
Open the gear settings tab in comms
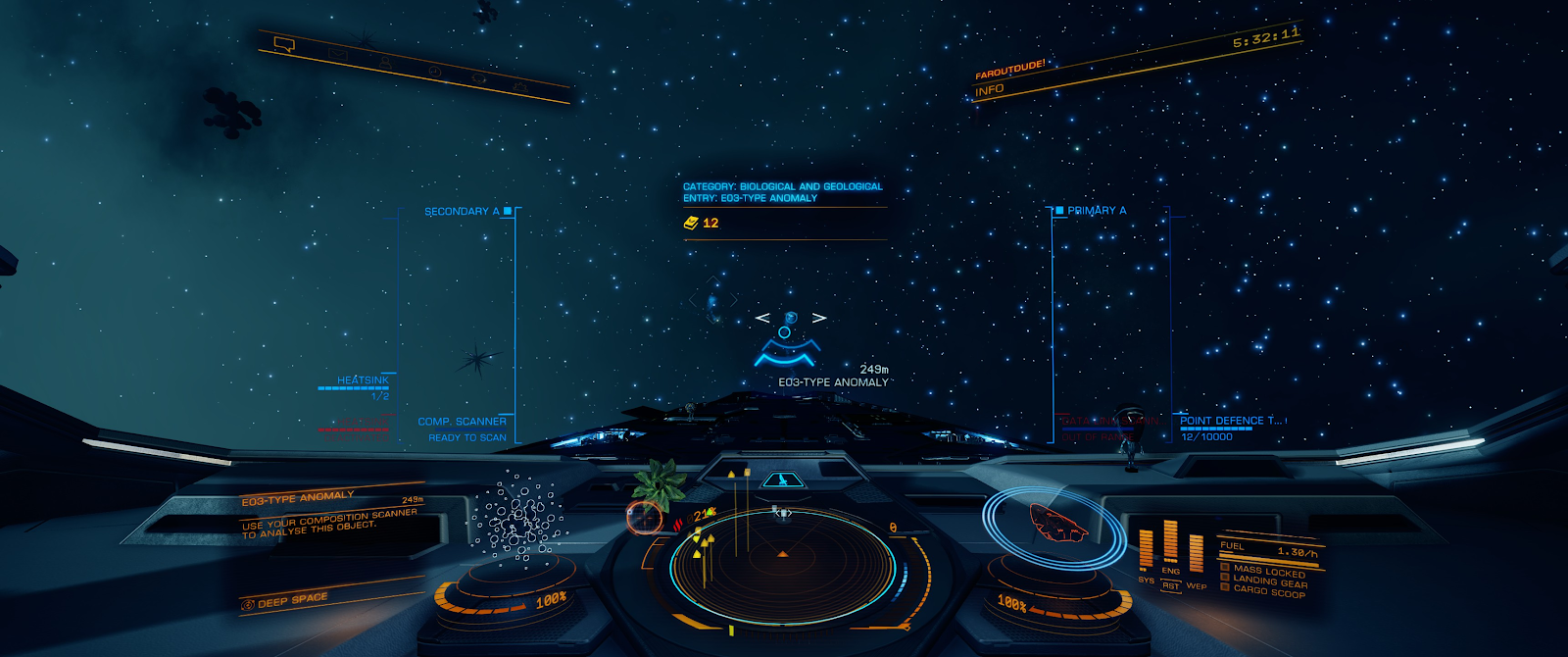pyautogui.click(x=519, y=86)
